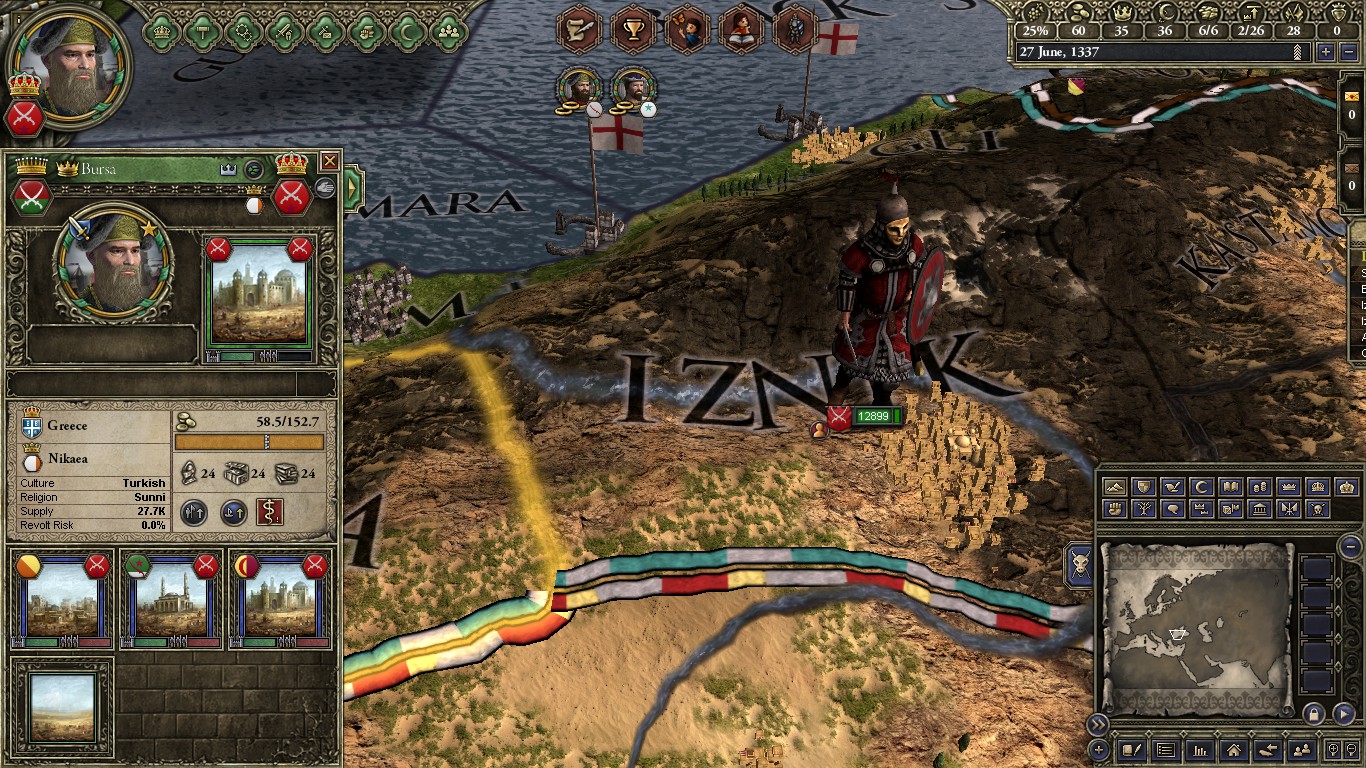The width and height of the screenshot is (1366, 768).
Task: Select the epidemic map mode skull icon
Action: click(1317, 510)
